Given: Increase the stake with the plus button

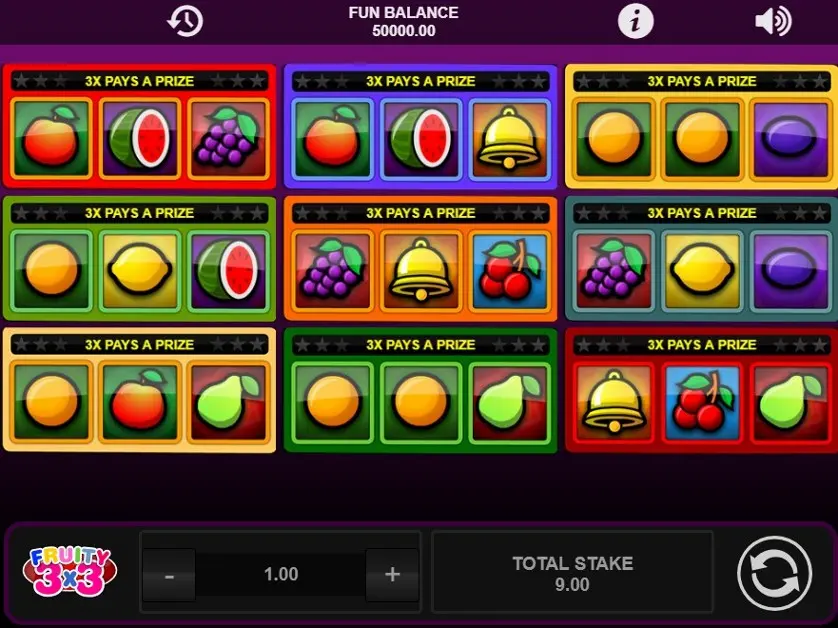Looking at the screenshot, I should pos(392,575).
